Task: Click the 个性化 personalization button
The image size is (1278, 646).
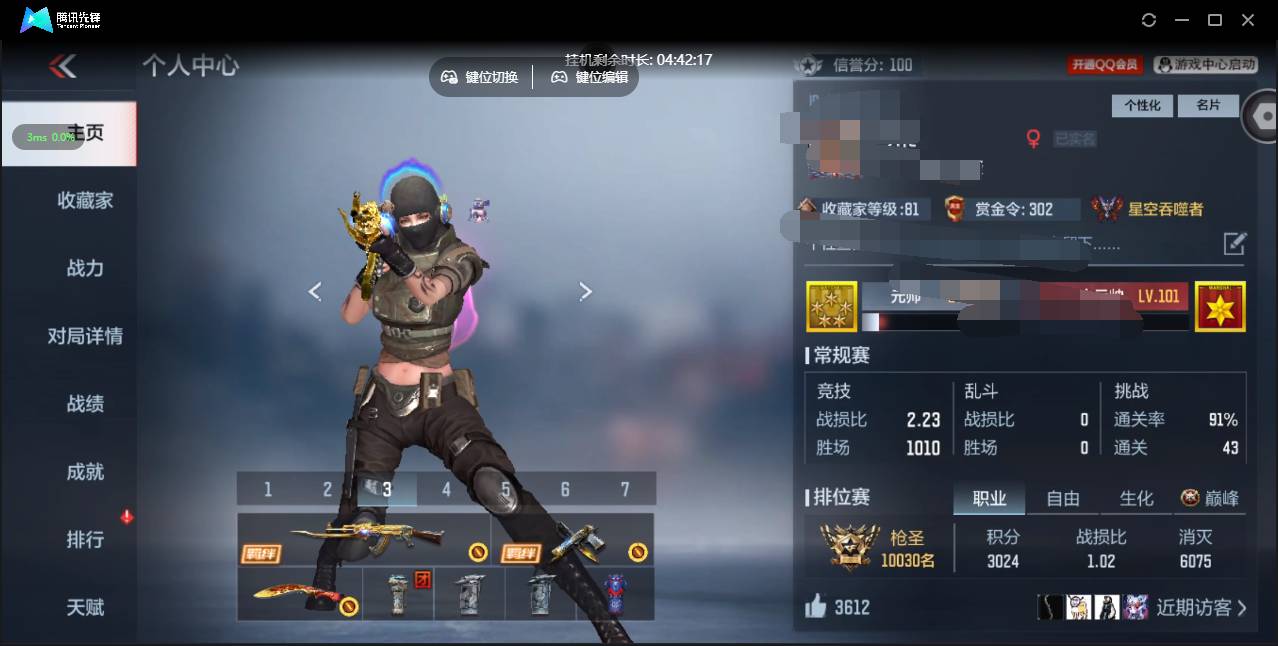Action: [x=1142, y=105]
